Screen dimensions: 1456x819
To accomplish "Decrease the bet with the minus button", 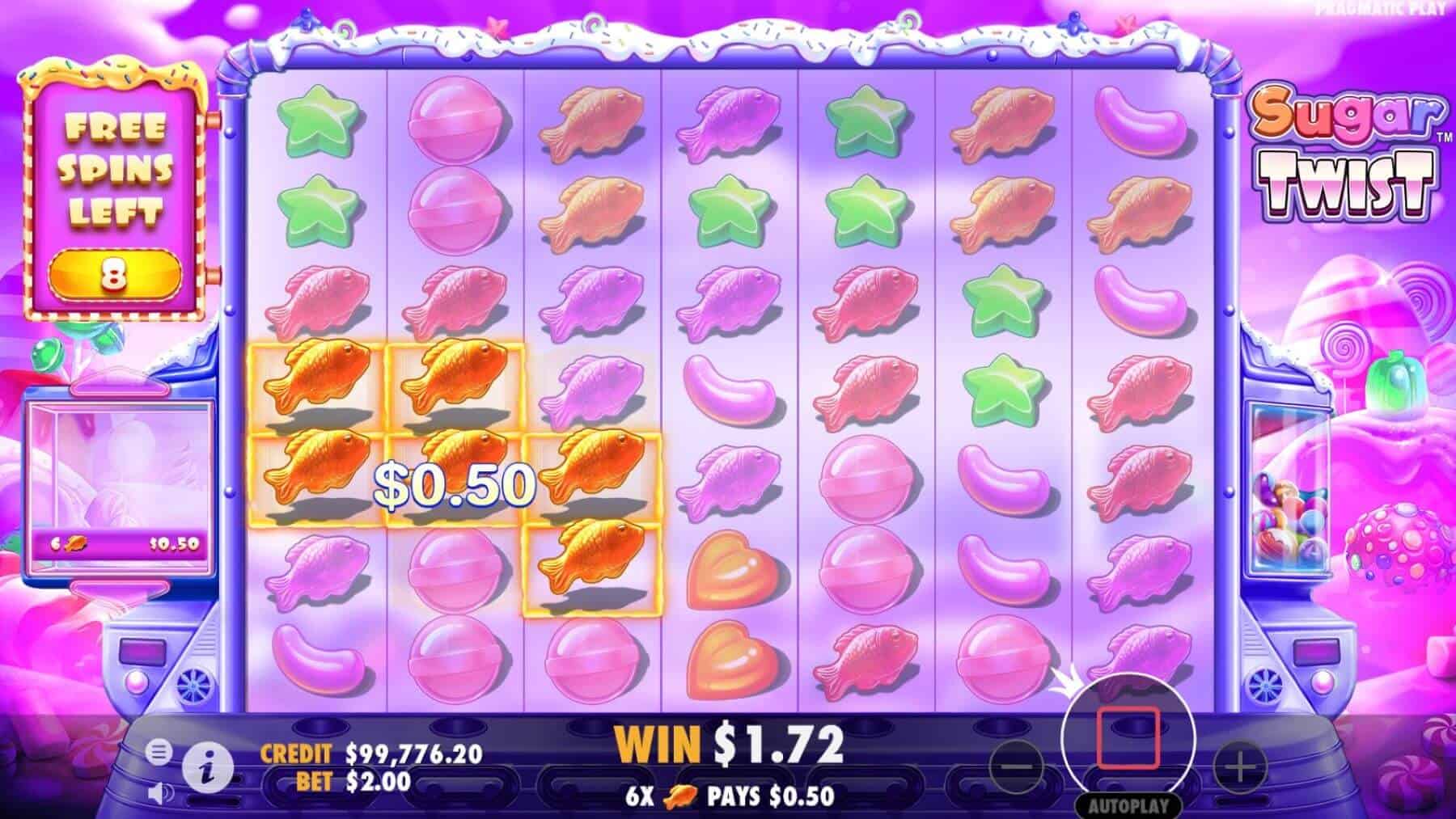I will click(x=1021, y=766).
